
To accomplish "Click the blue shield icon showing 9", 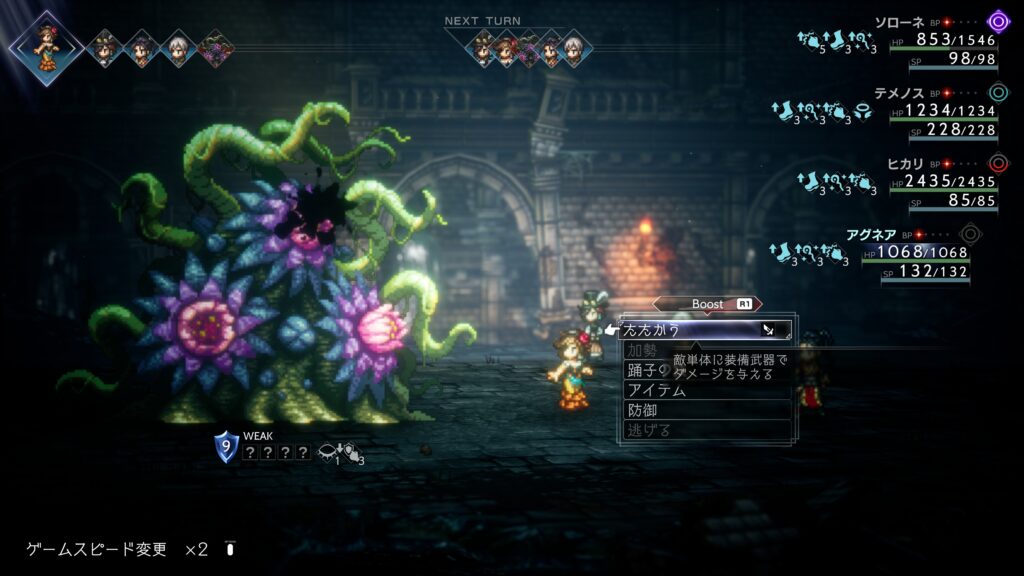I will 226,447.
